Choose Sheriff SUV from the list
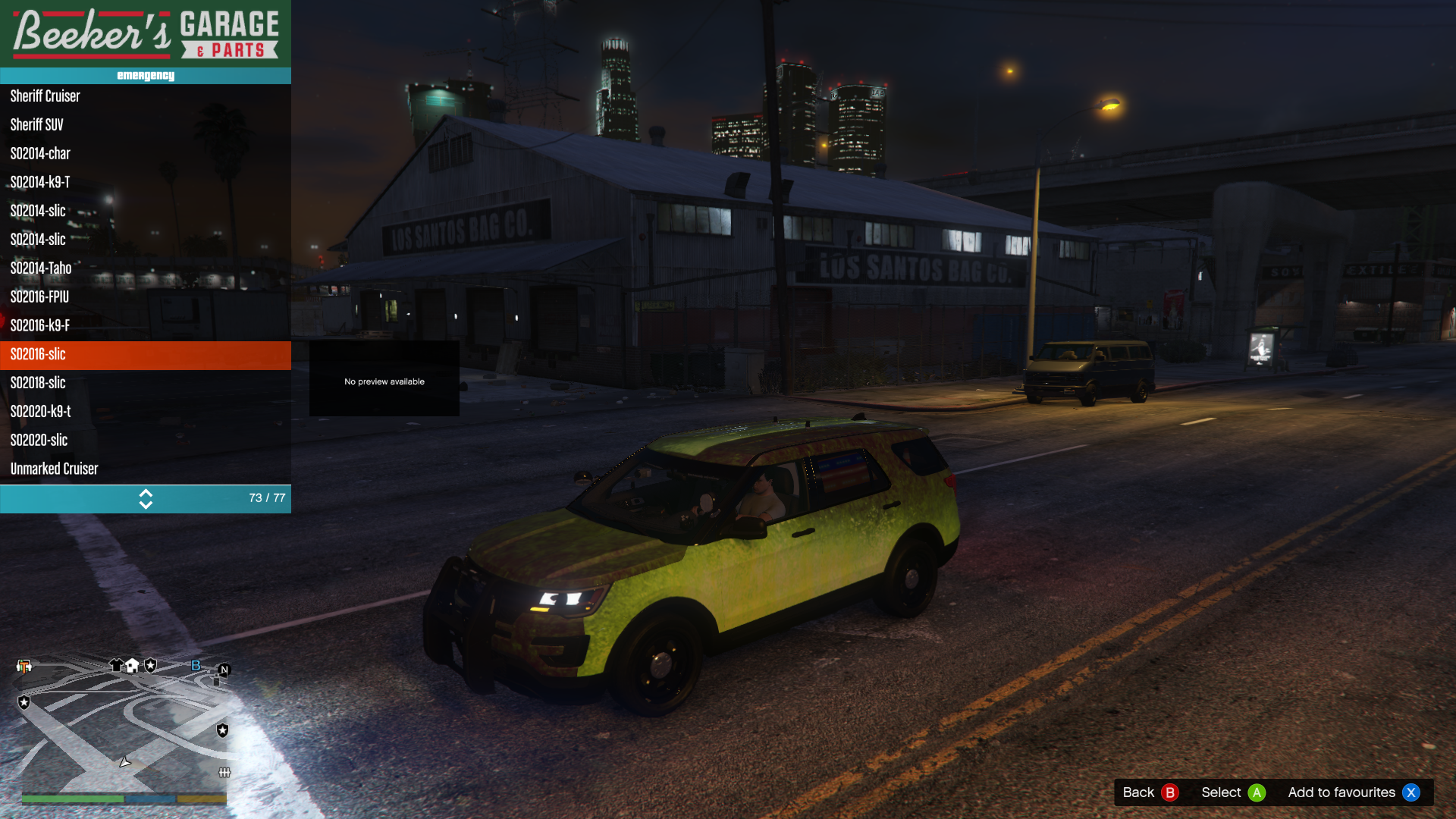Screen dimensions: 1456x819 [144, 125]
